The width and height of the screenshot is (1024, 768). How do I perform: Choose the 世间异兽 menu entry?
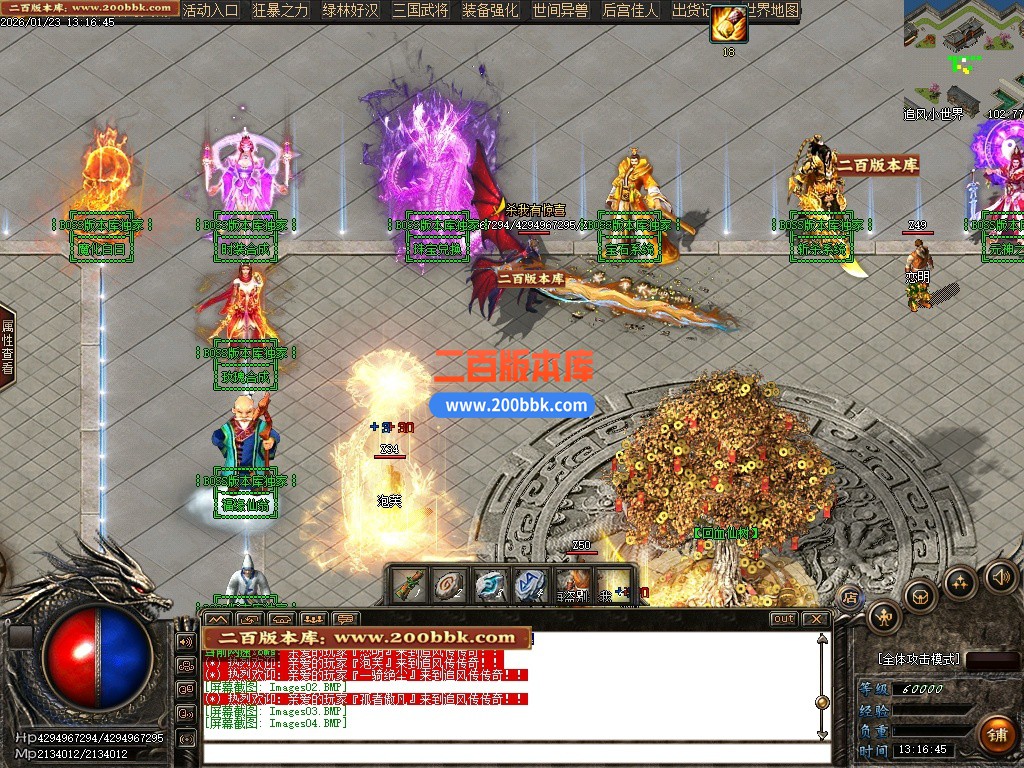(560, 11)
